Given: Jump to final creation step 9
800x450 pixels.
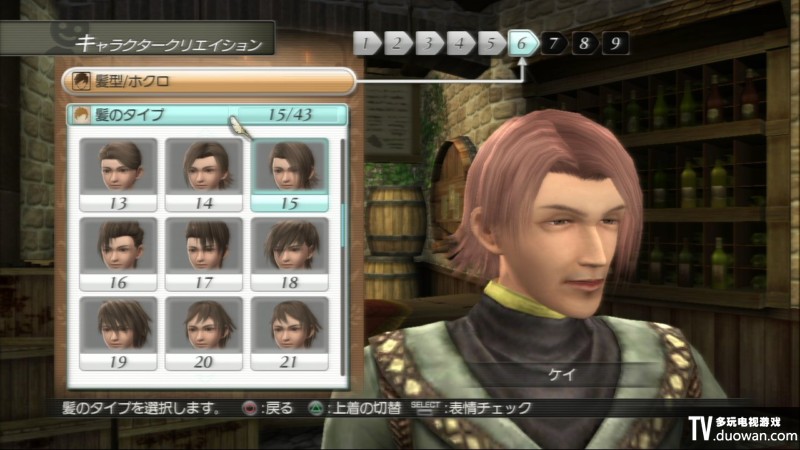Looking at the screenshot, I should [615, 43].
